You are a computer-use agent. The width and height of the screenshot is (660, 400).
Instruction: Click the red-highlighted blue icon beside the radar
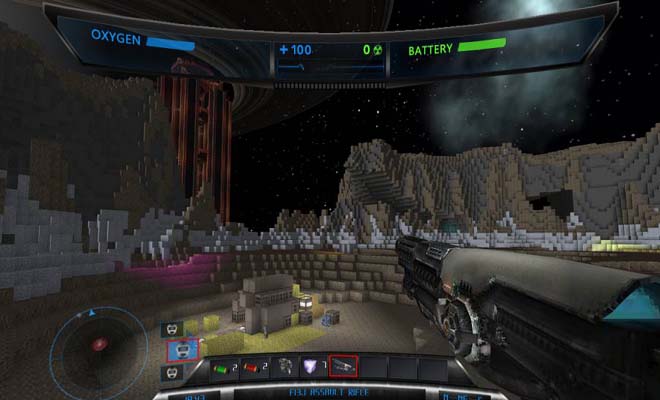point(181,350)
